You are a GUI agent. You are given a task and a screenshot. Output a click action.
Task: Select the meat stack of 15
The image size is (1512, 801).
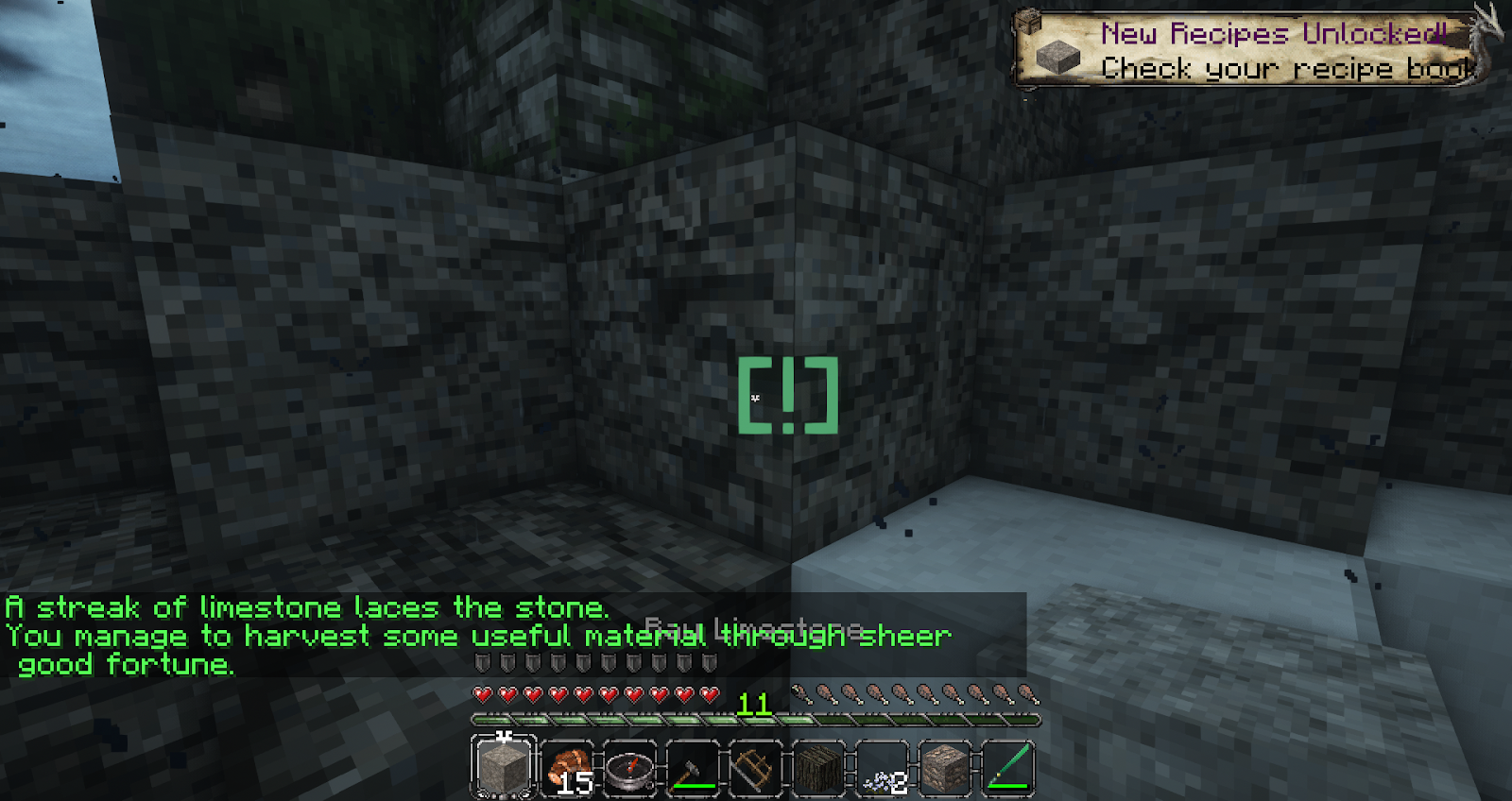[567, 767]
